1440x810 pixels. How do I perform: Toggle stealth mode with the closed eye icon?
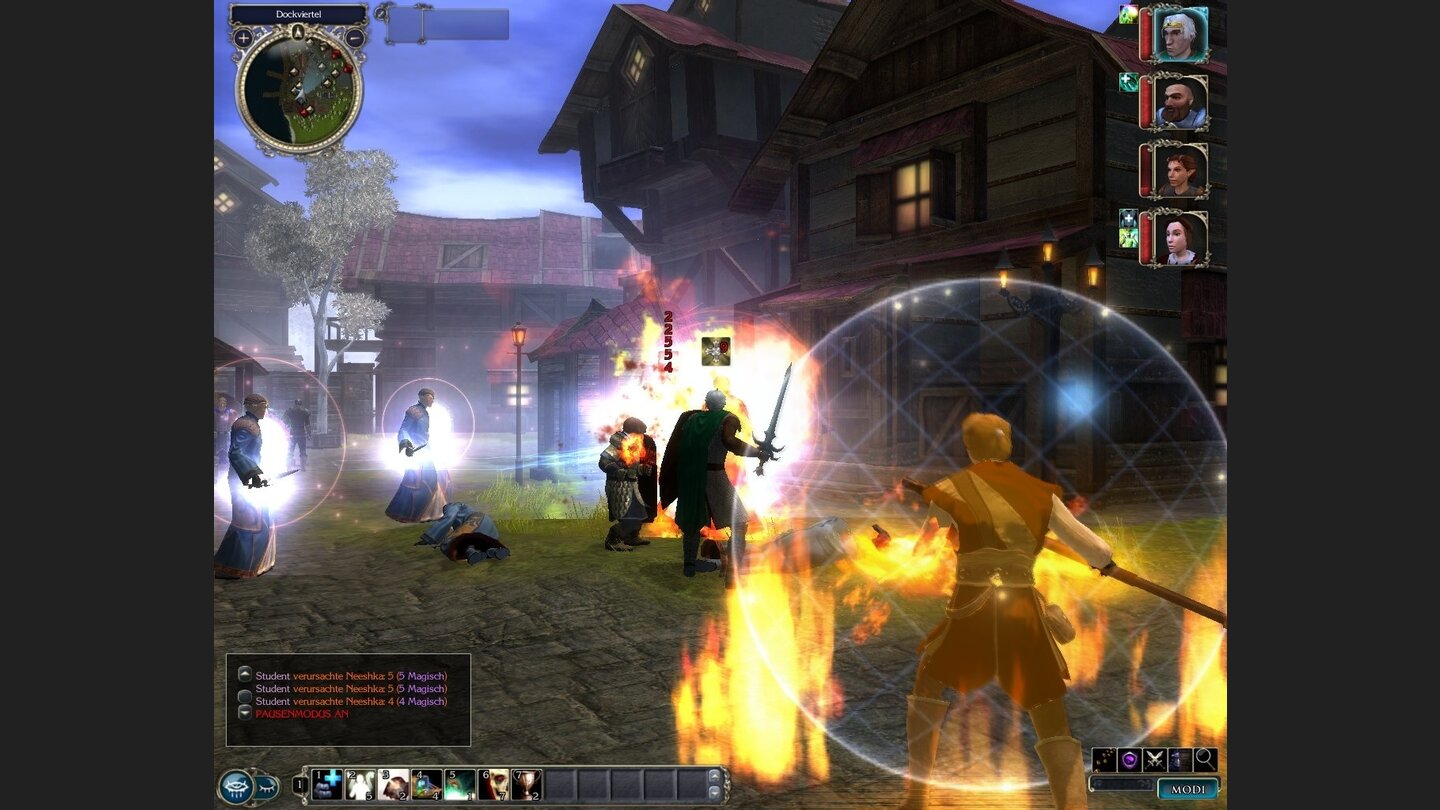265,788
